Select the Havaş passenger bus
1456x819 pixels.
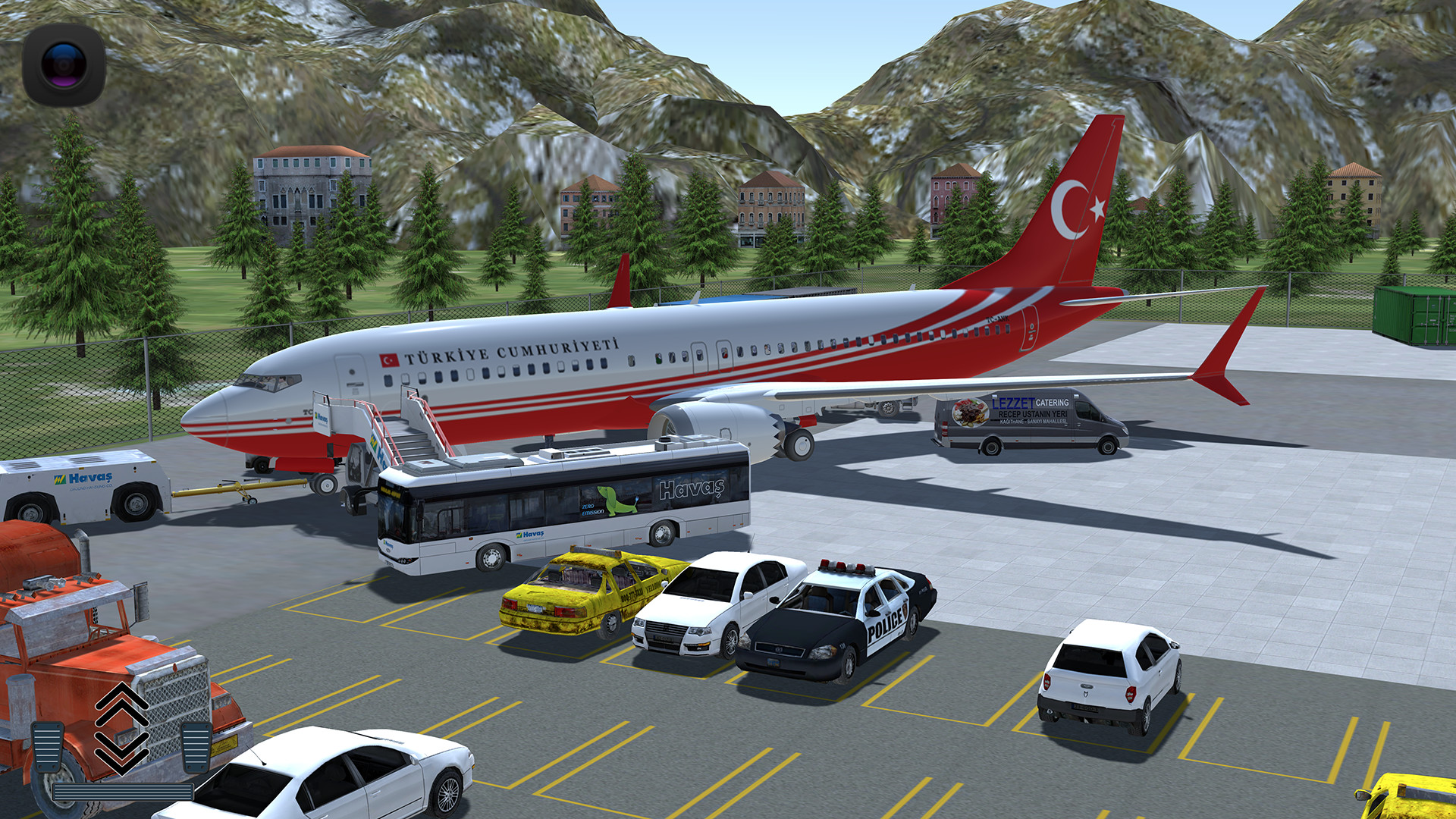coord(561,508)
